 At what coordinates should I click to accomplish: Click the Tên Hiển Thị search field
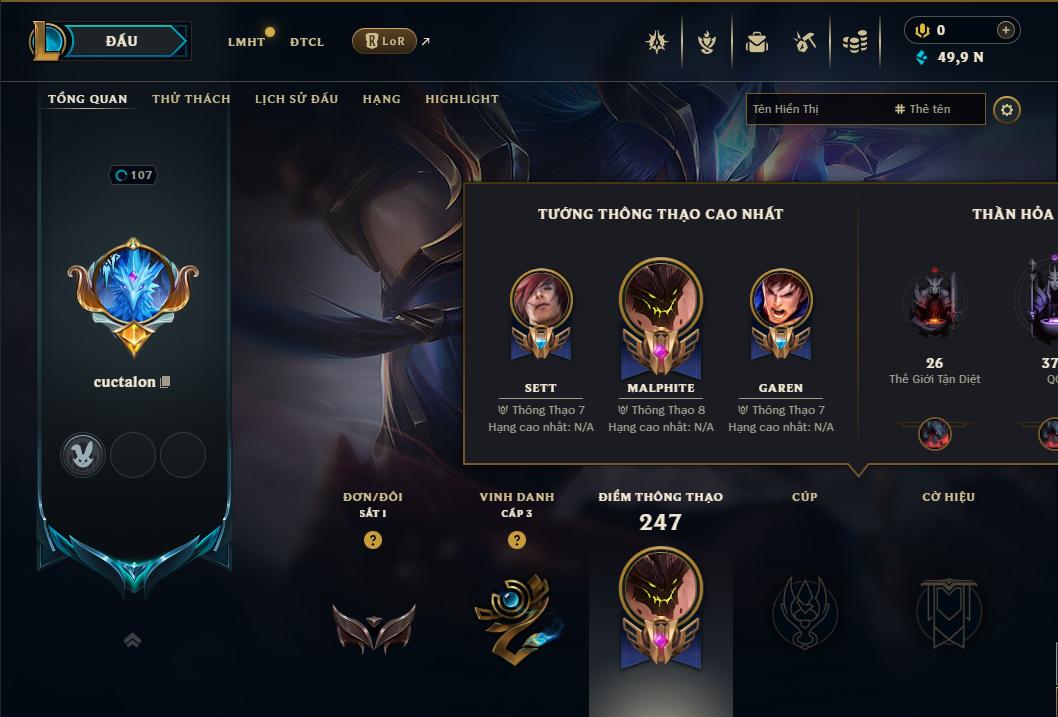coord(815,109)
